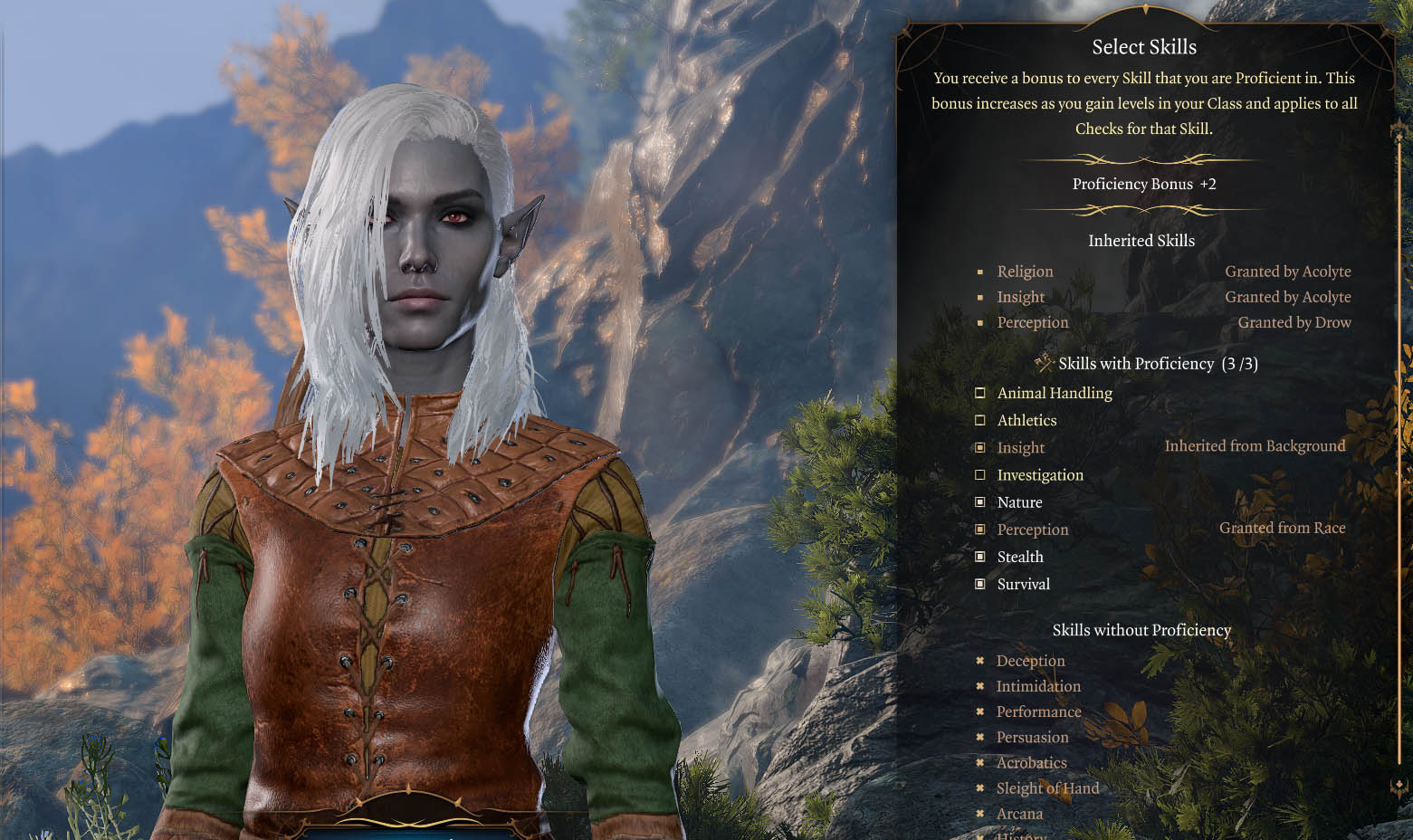Click the Proficiency Bonus +2 label

[1143, 184]
